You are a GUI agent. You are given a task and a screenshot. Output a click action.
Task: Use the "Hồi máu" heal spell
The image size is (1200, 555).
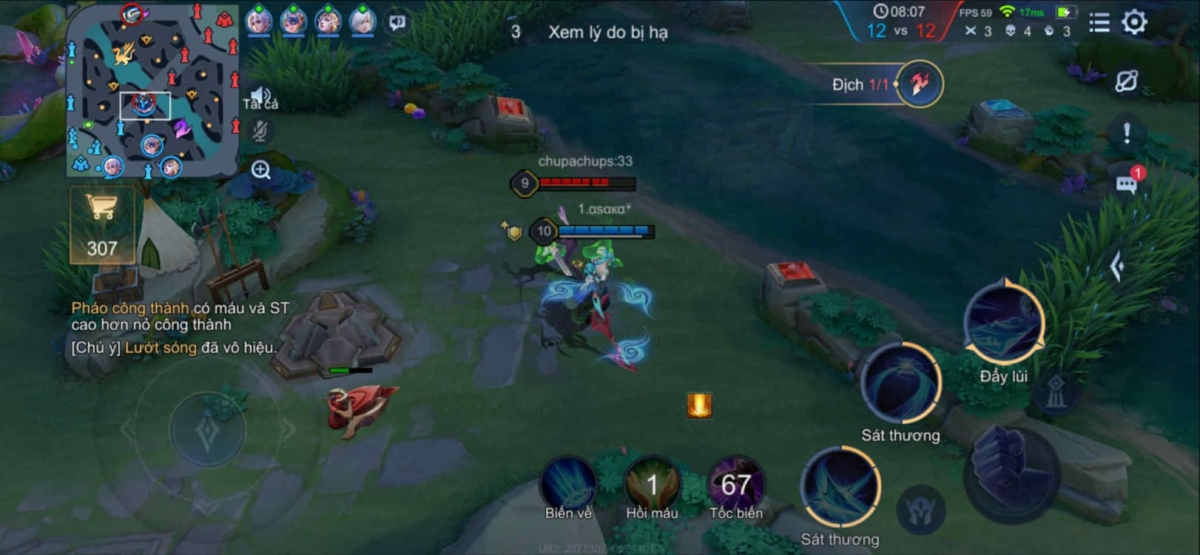point(652,485)
